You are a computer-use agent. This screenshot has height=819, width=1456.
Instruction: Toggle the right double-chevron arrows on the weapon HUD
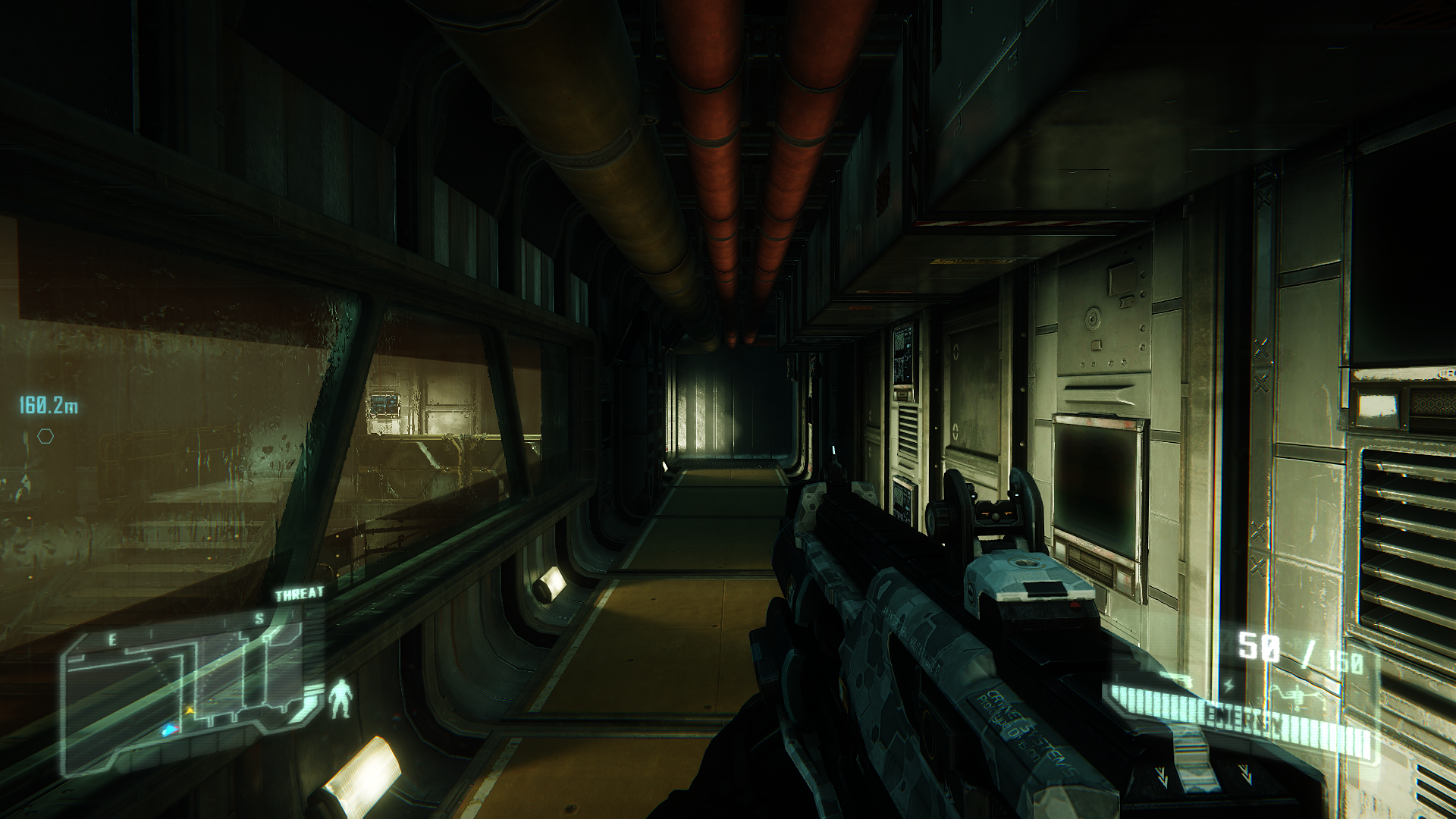coord(1245,775)
